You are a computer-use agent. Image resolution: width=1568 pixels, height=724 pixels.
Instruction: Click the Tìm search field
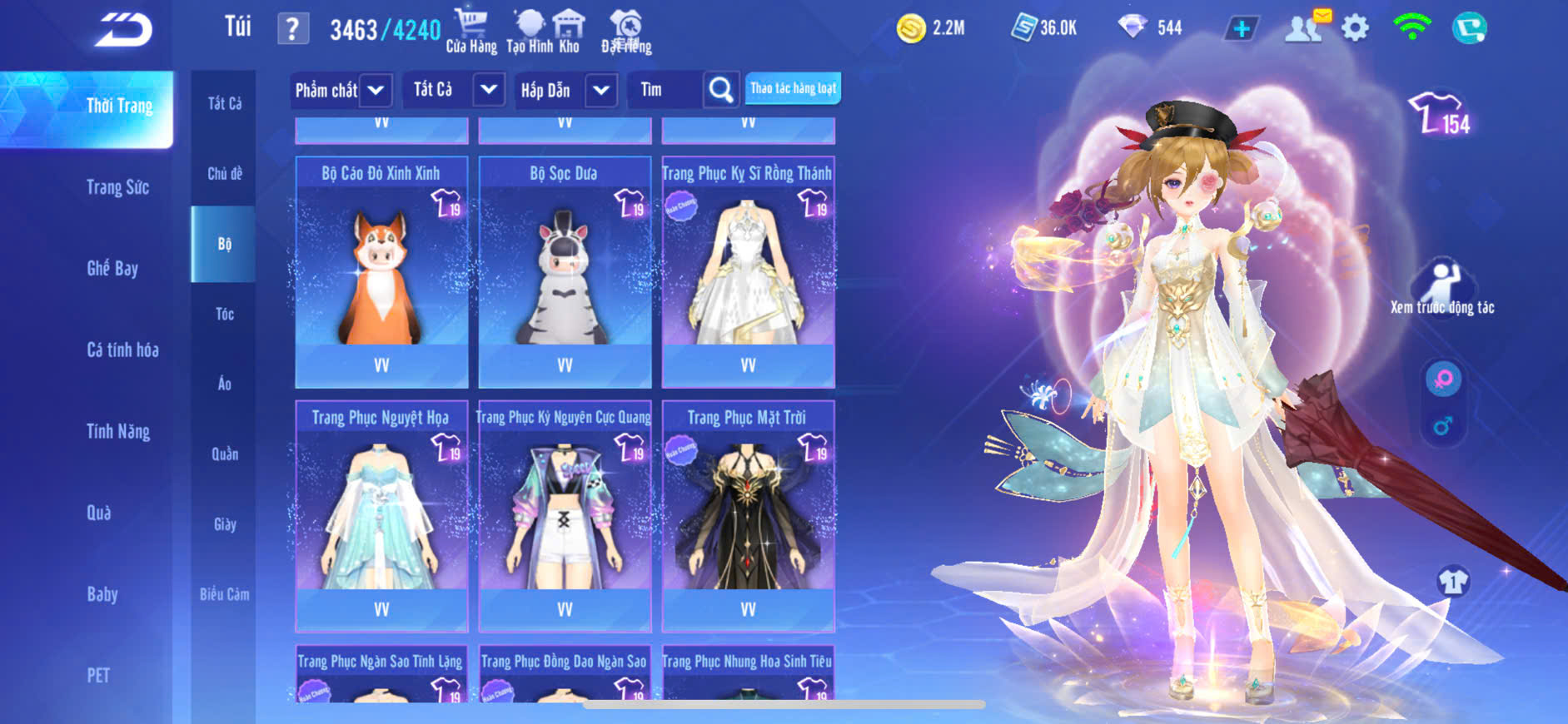(x=666, y=90)
